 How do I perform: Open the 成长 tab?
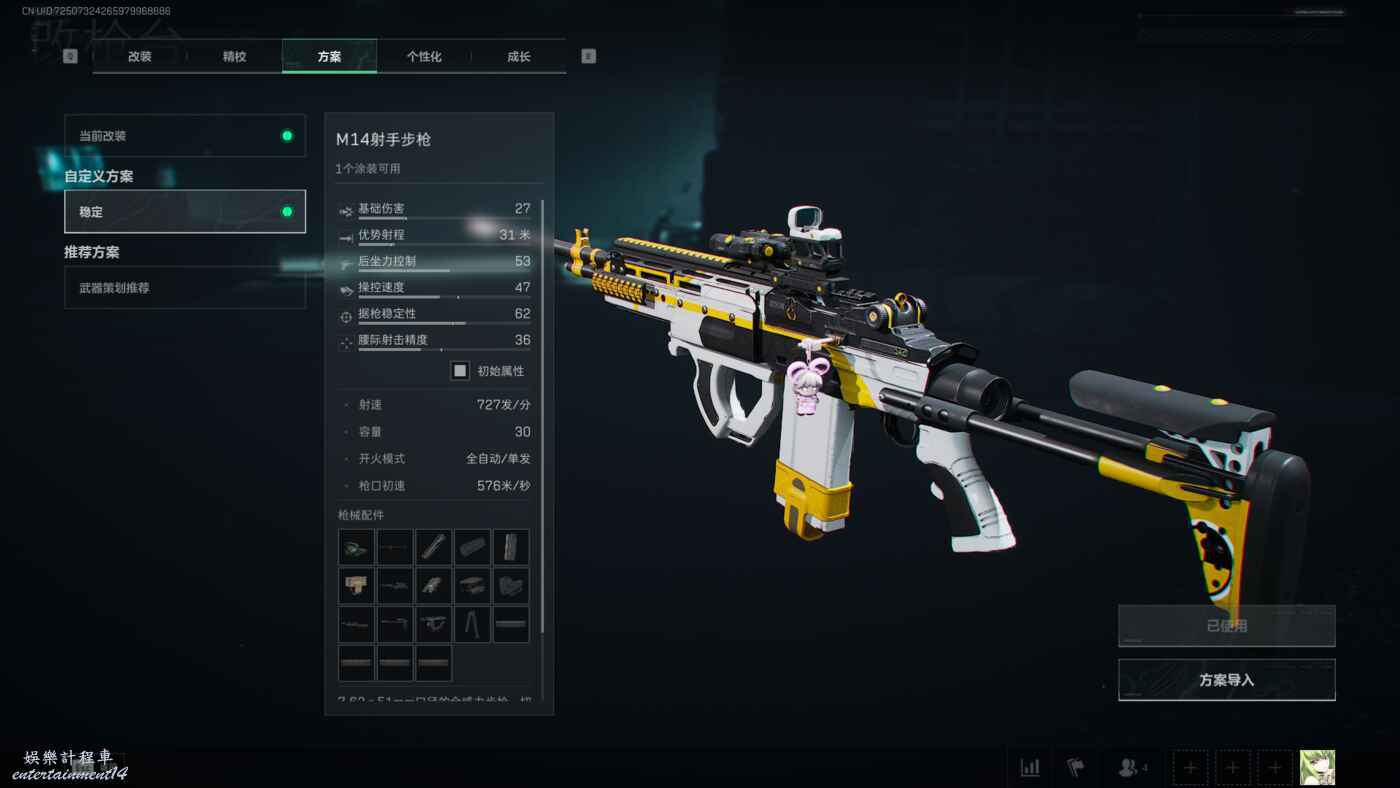[x=518, y=57]
